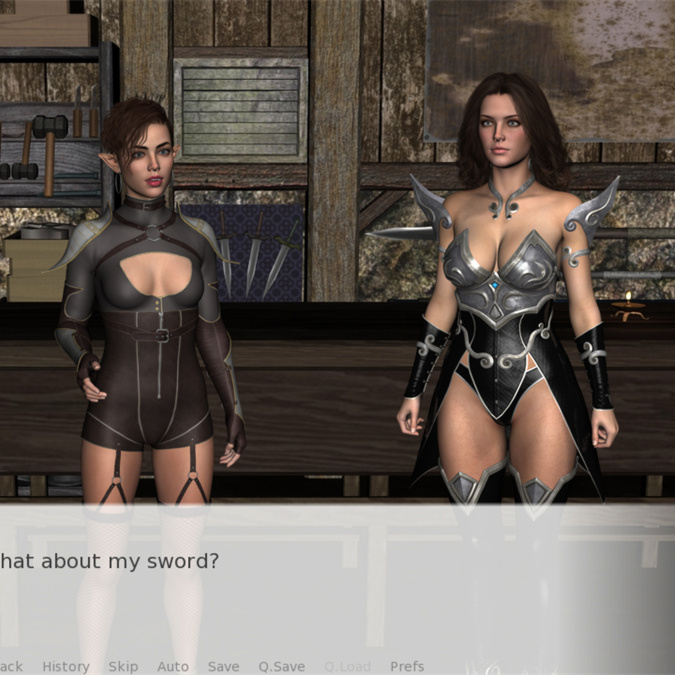The image size is (675, 675).
Task: Open the Save game screen
Action: tap(223, 666)
